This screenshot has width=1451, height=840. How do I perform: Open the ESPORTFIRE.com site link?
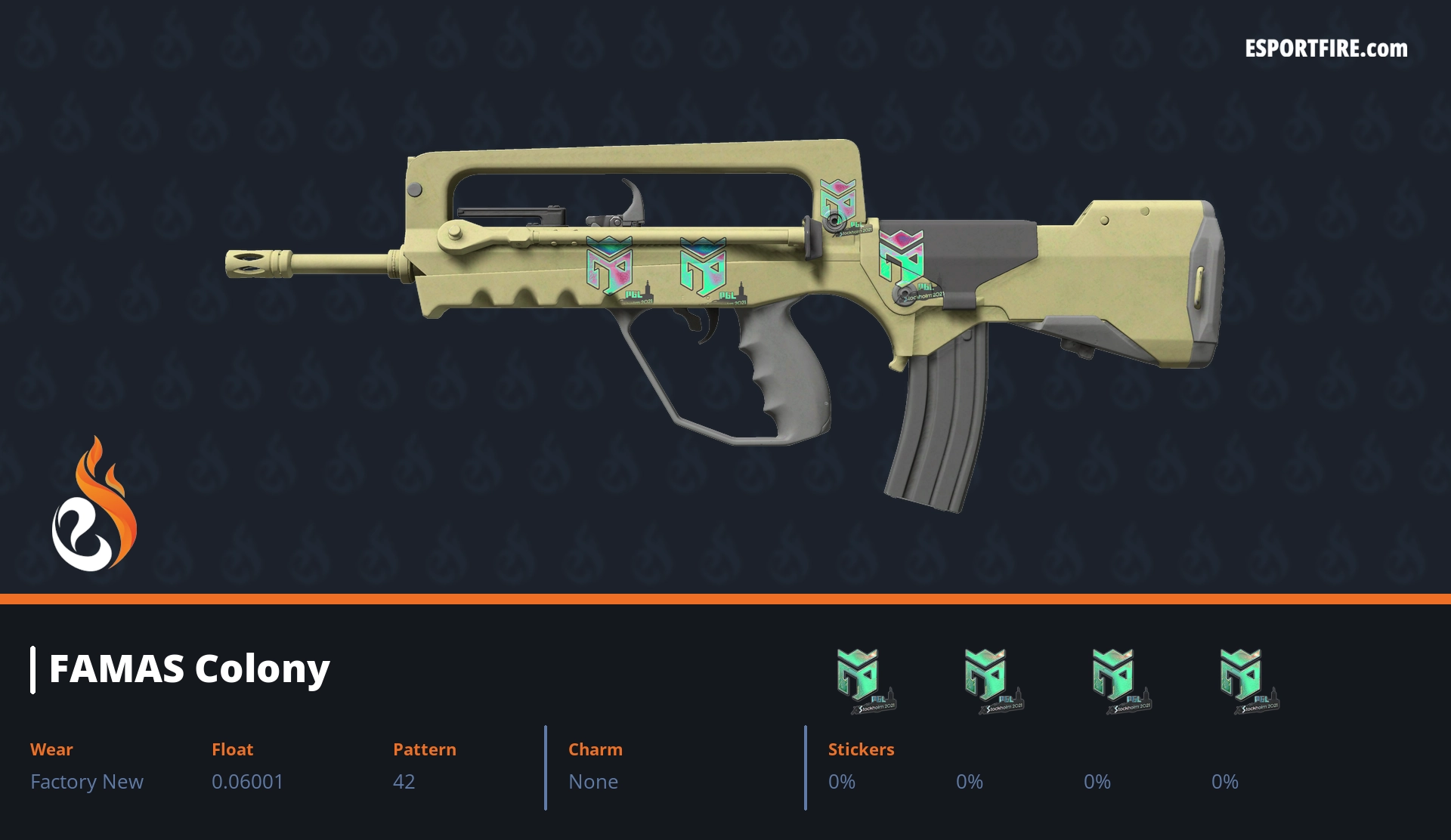click(1326, 49)
